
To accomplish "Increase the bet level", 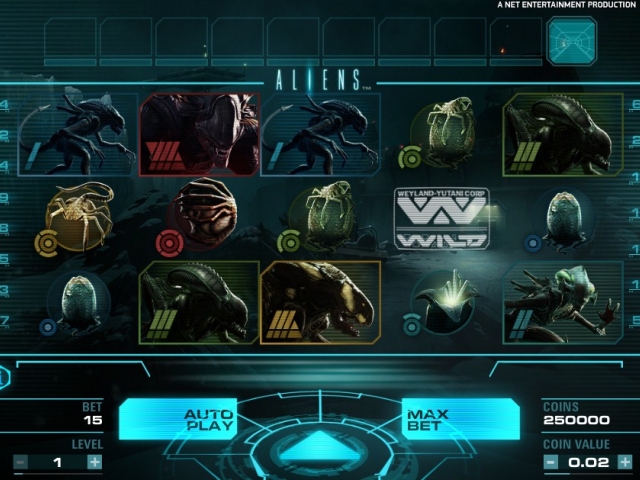I will [x=94, y=462].
